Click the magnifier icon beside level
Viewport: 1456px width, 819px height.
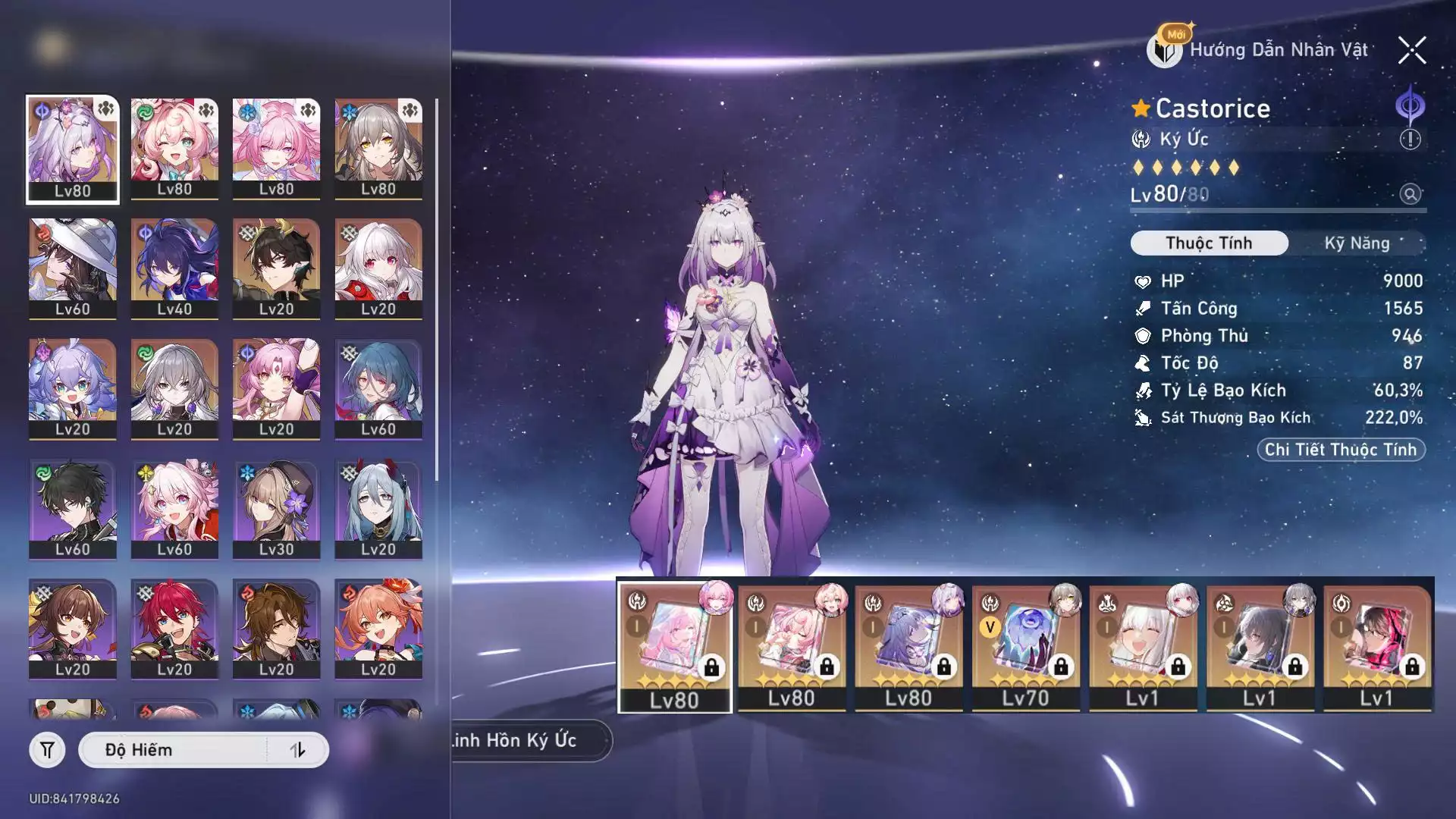pos(1410,194)
